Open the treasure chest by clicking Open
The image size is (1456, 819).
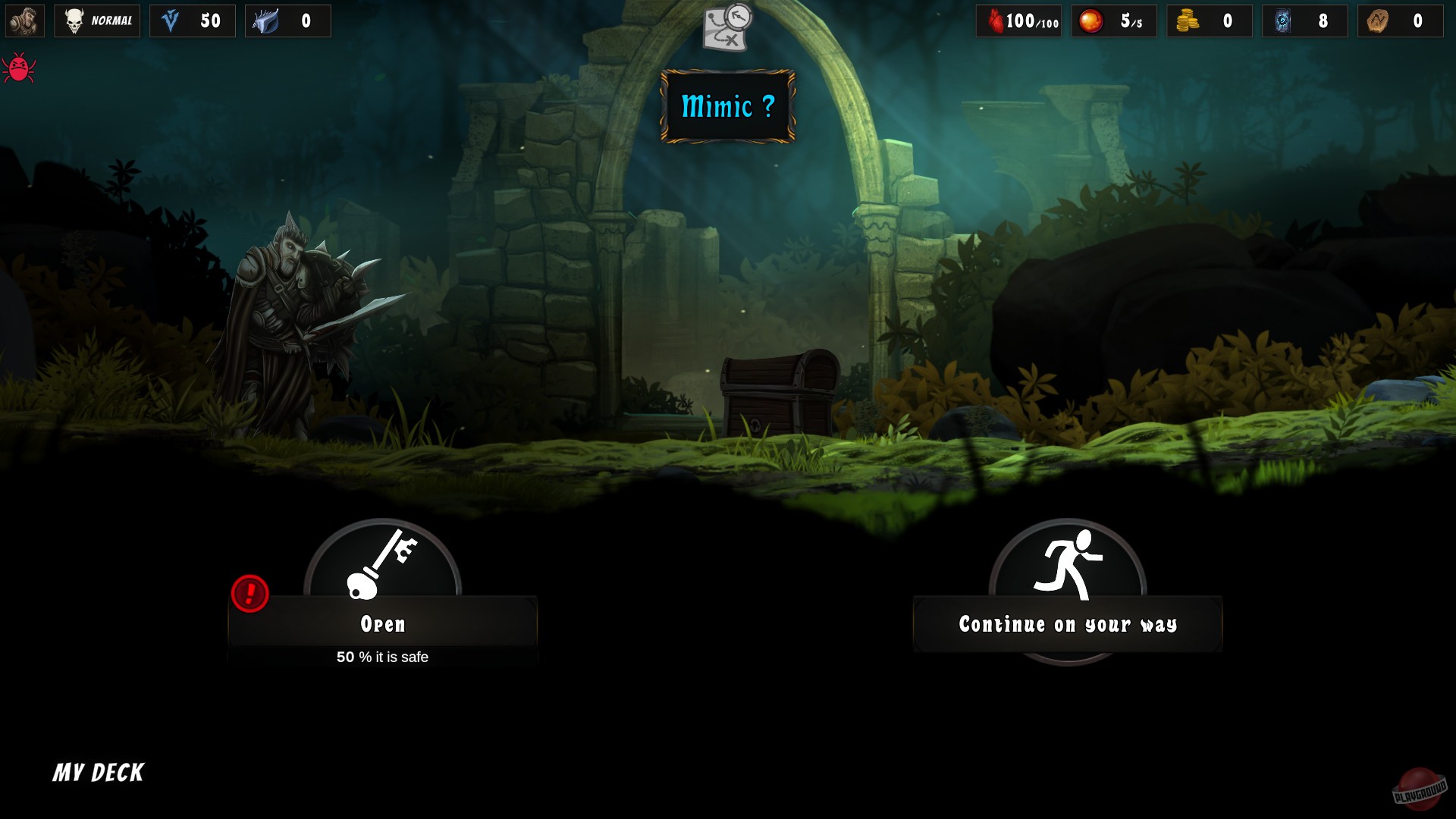click(x=382, y=624)
